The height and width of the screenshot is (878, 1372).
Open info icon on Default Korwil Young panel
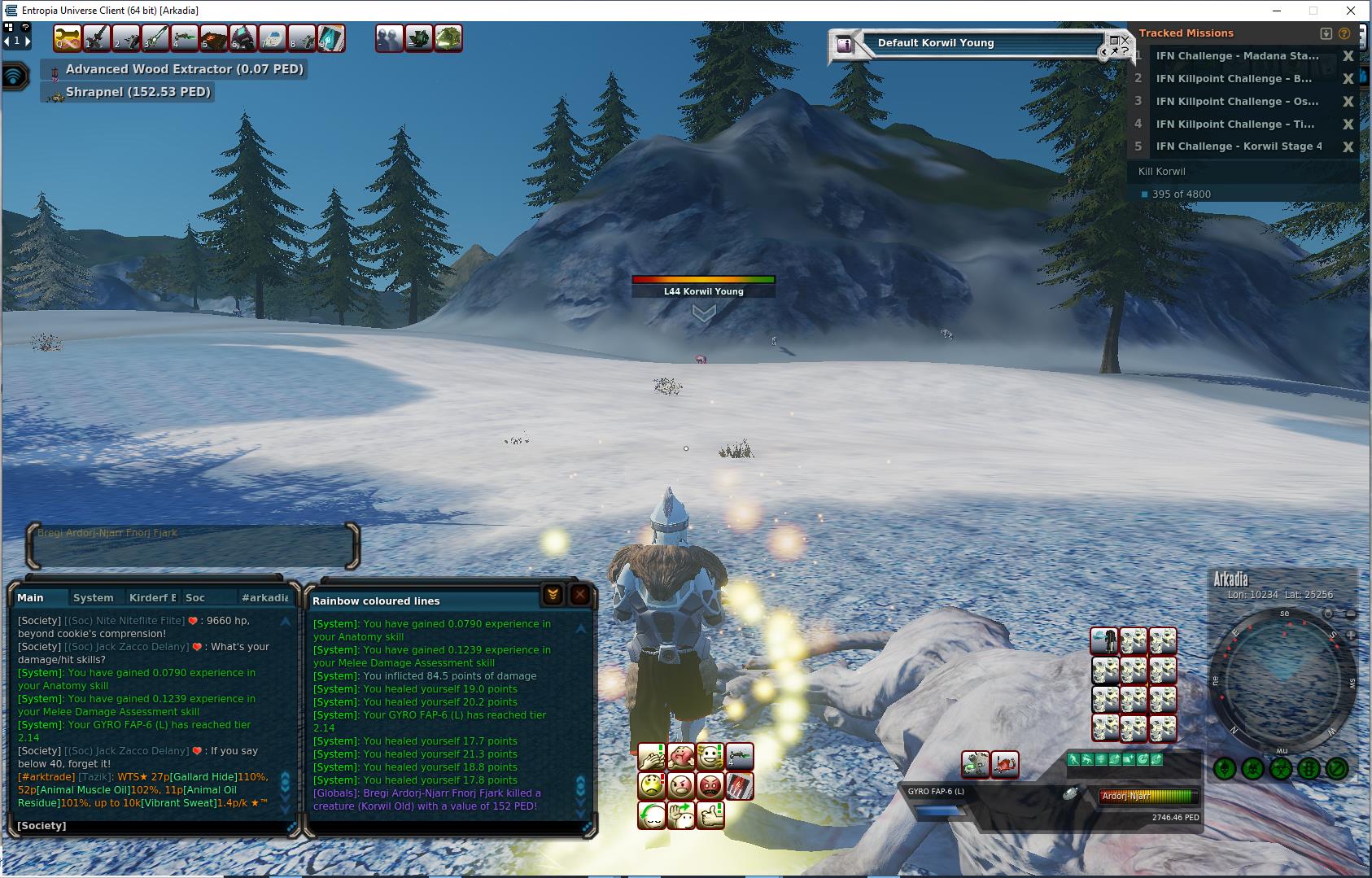click(844, 45)
